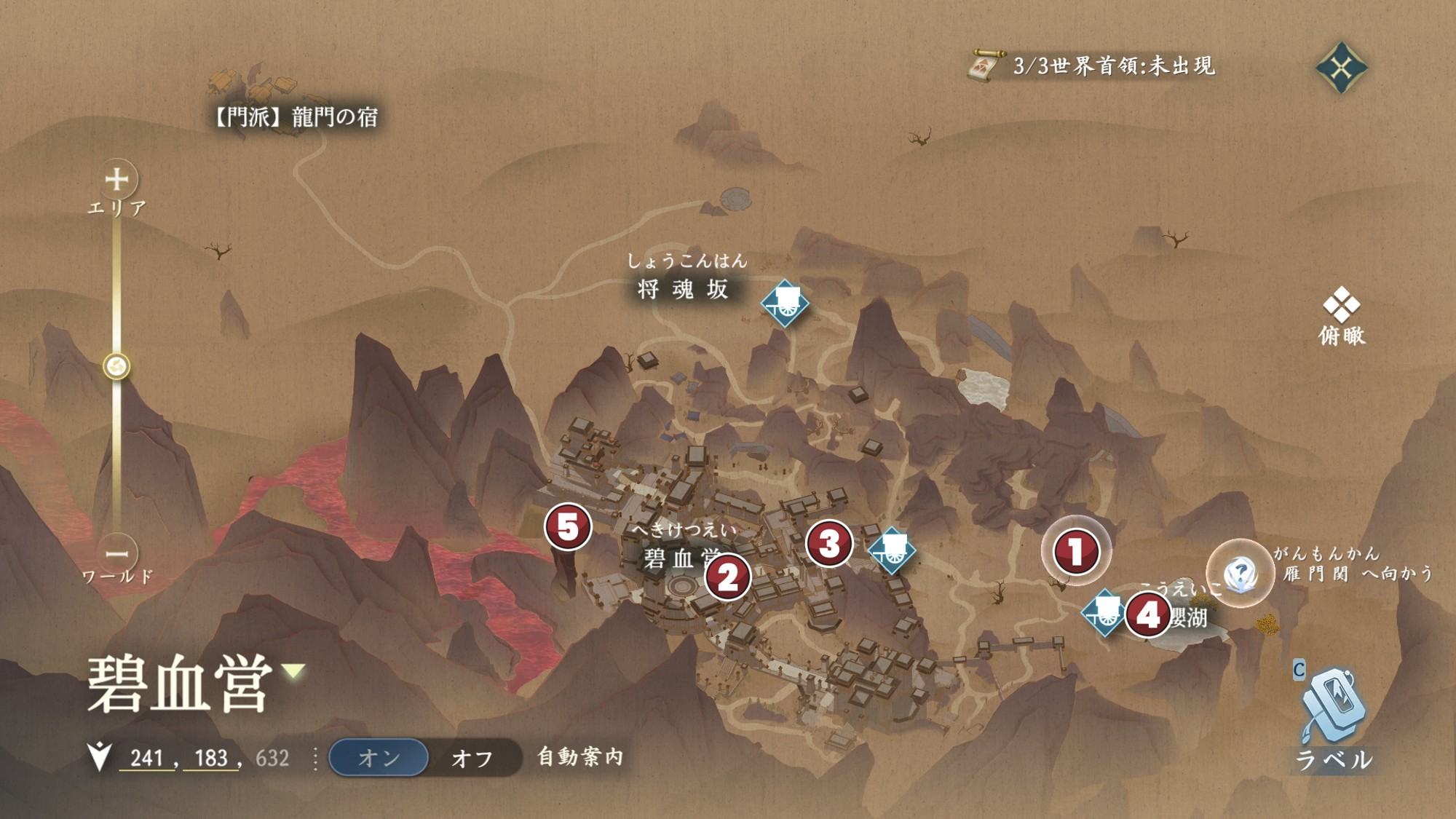Select map marker number 4

coord(1147,614)
